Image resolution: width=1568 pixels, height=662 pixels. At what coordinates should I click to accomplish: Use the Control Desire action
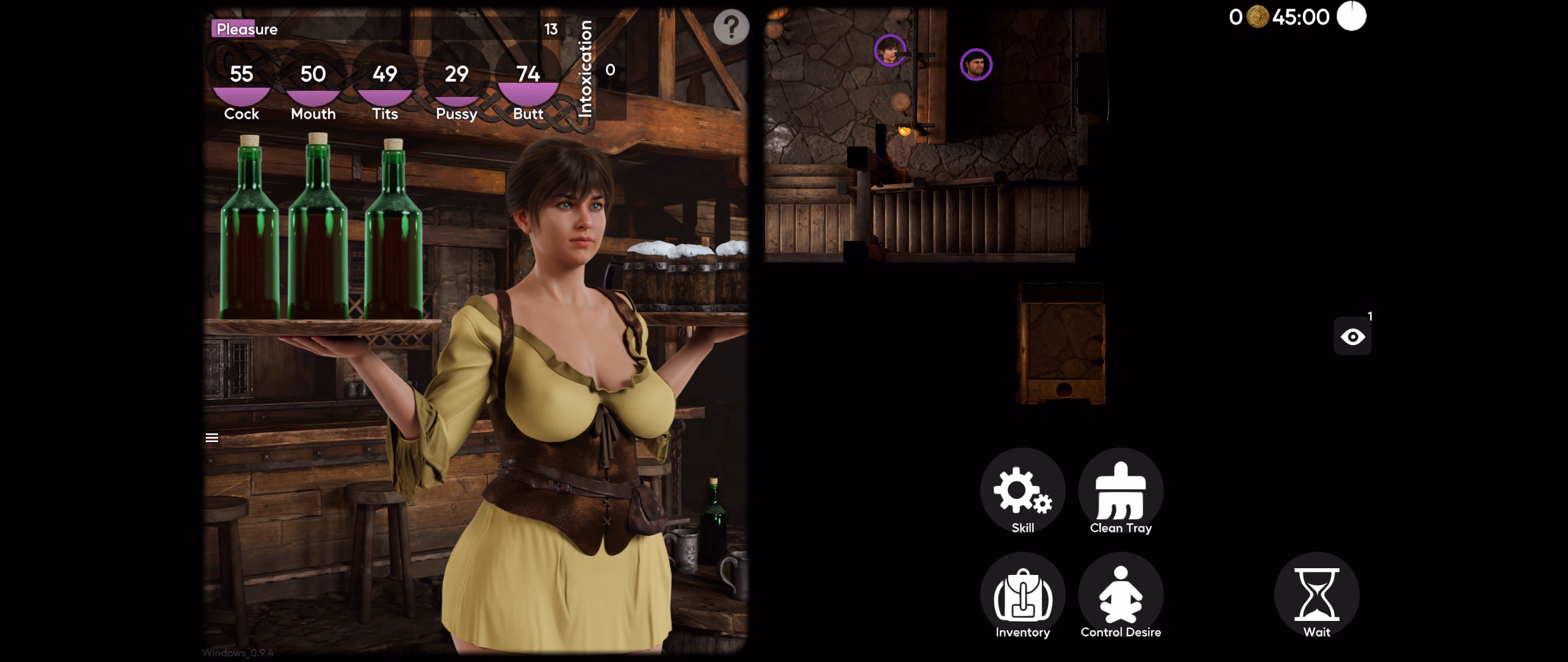1120,596
